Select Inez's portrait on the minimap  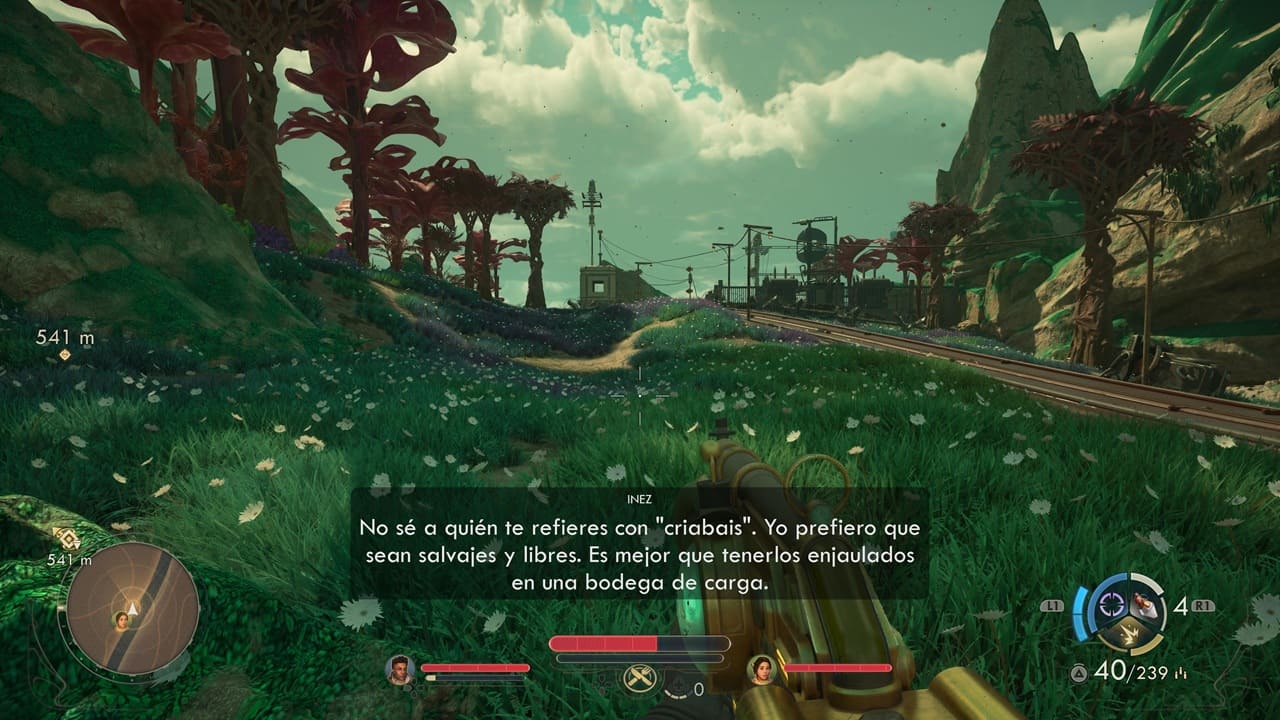[x=123, y=621]
